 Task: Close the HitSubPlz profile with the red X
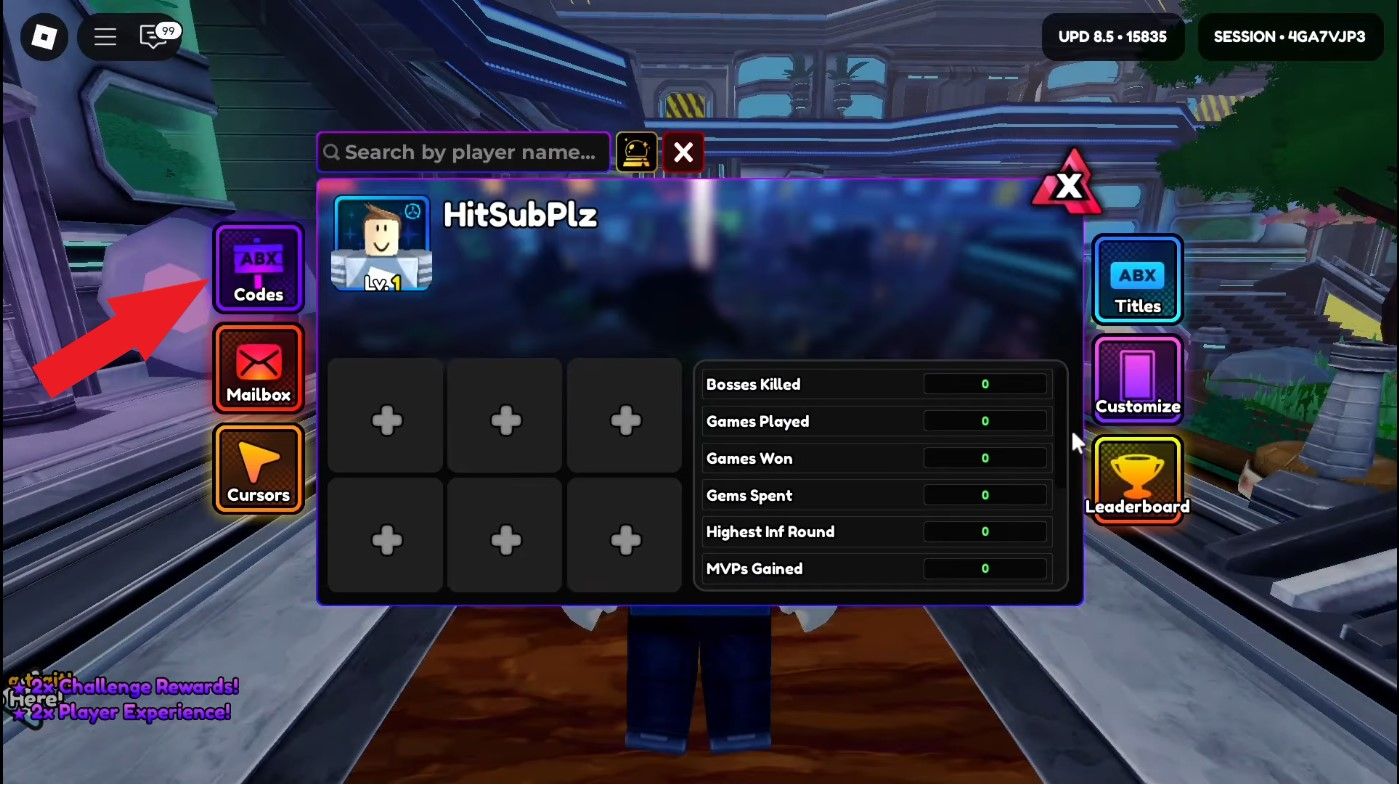[684, 152]
